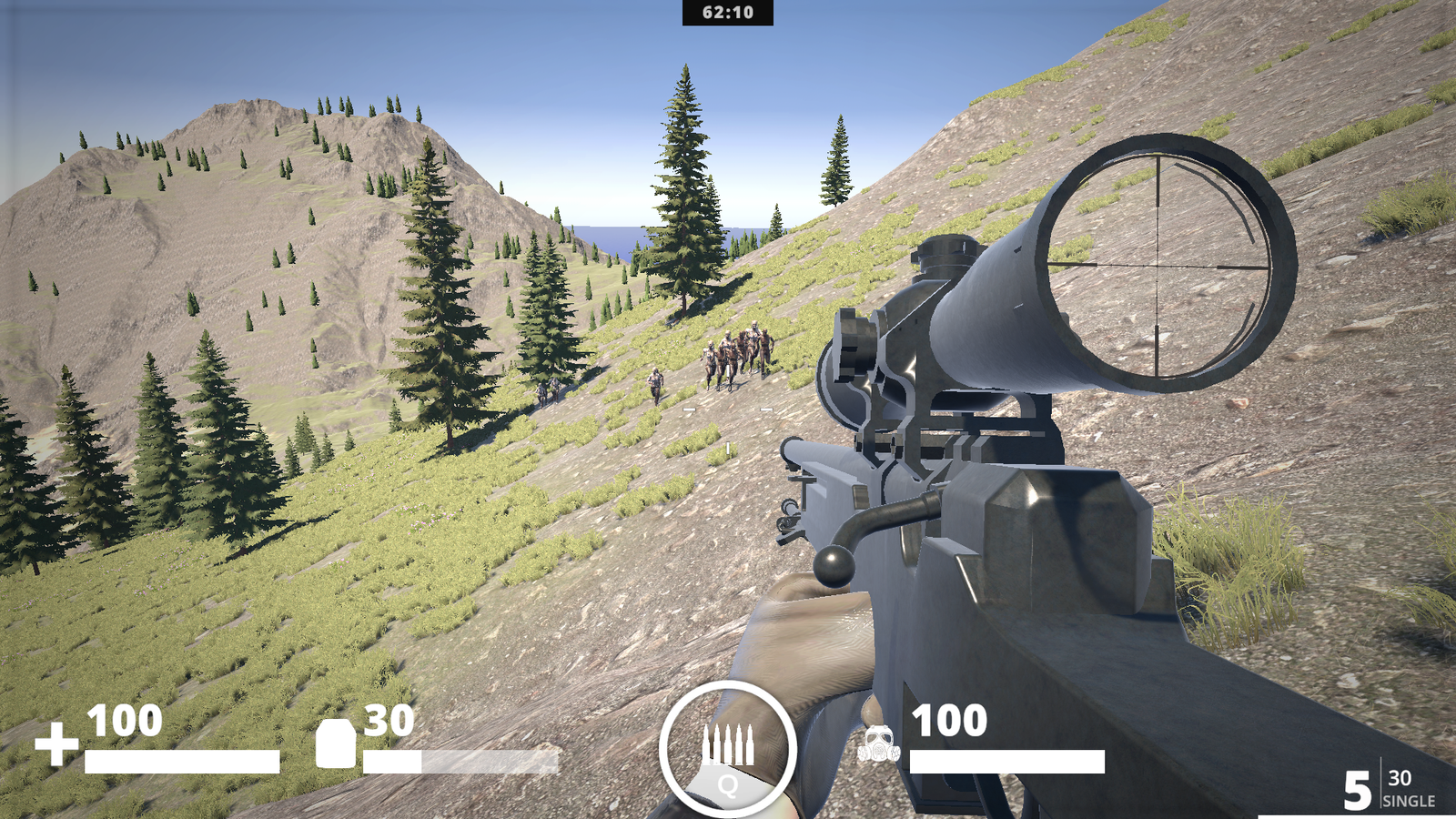Viewport: 1456px width, 819px height.
Task: Toggle the SINGLE fire mode label
Action: 1408,801
